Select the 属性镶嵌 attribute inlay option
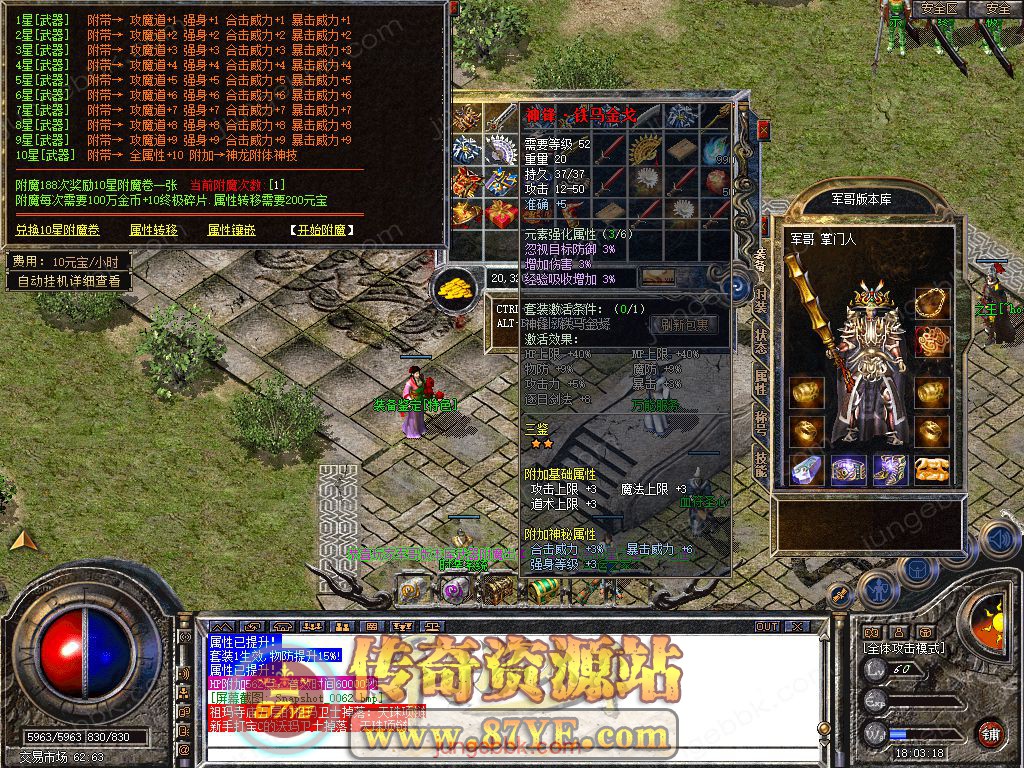 (x=232, y=230)
